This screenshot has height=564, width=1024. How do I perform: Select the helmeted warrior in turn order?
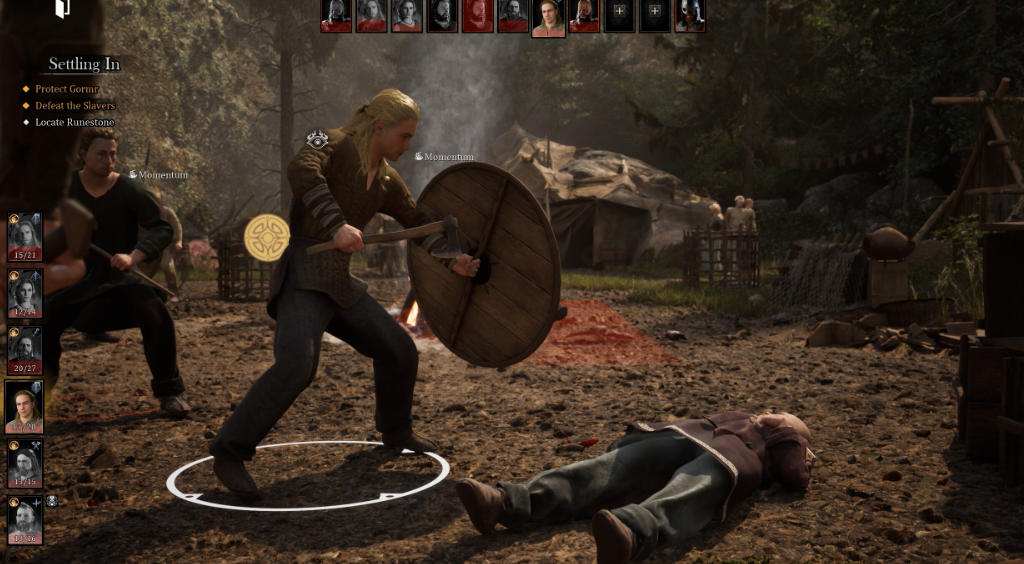click(x=689, y=15)
